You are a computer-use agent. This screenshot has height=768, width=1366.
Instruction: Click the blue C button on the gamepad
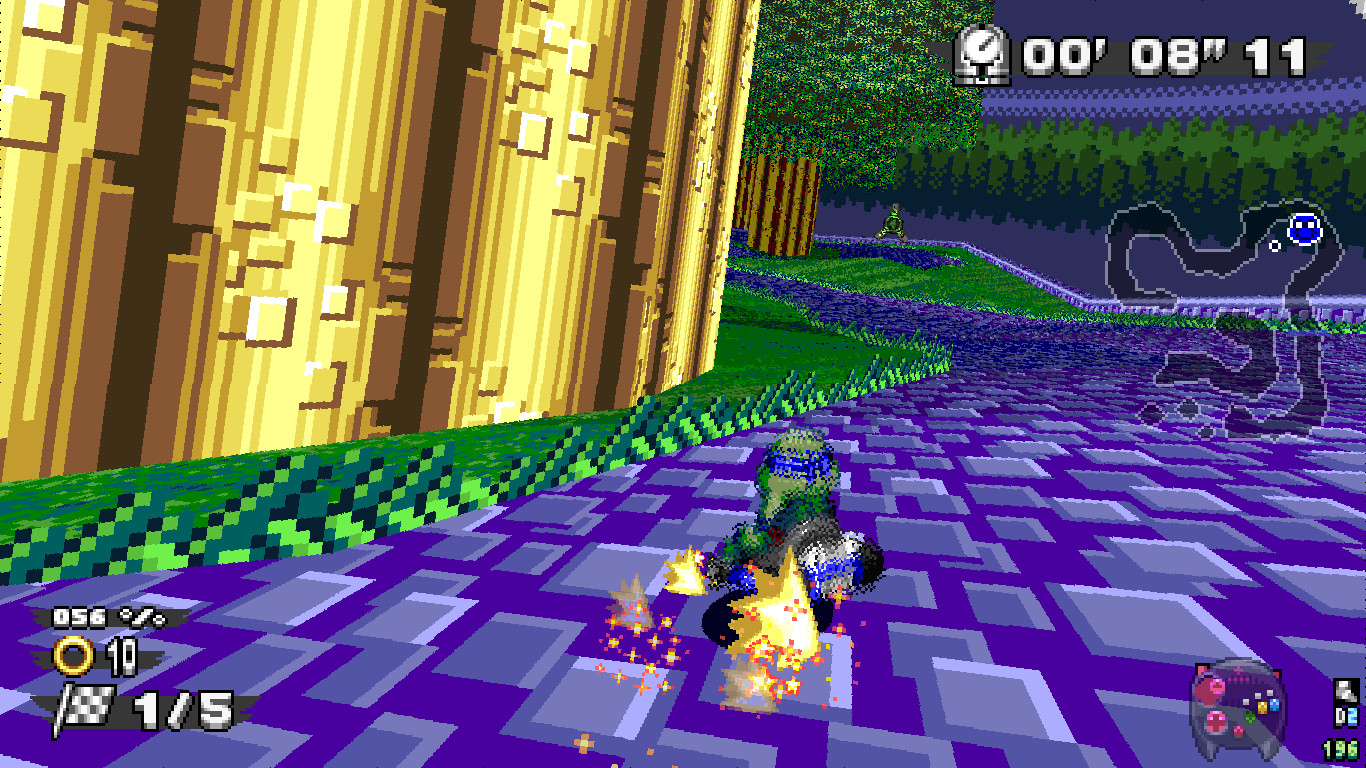tap(1274, 704)
